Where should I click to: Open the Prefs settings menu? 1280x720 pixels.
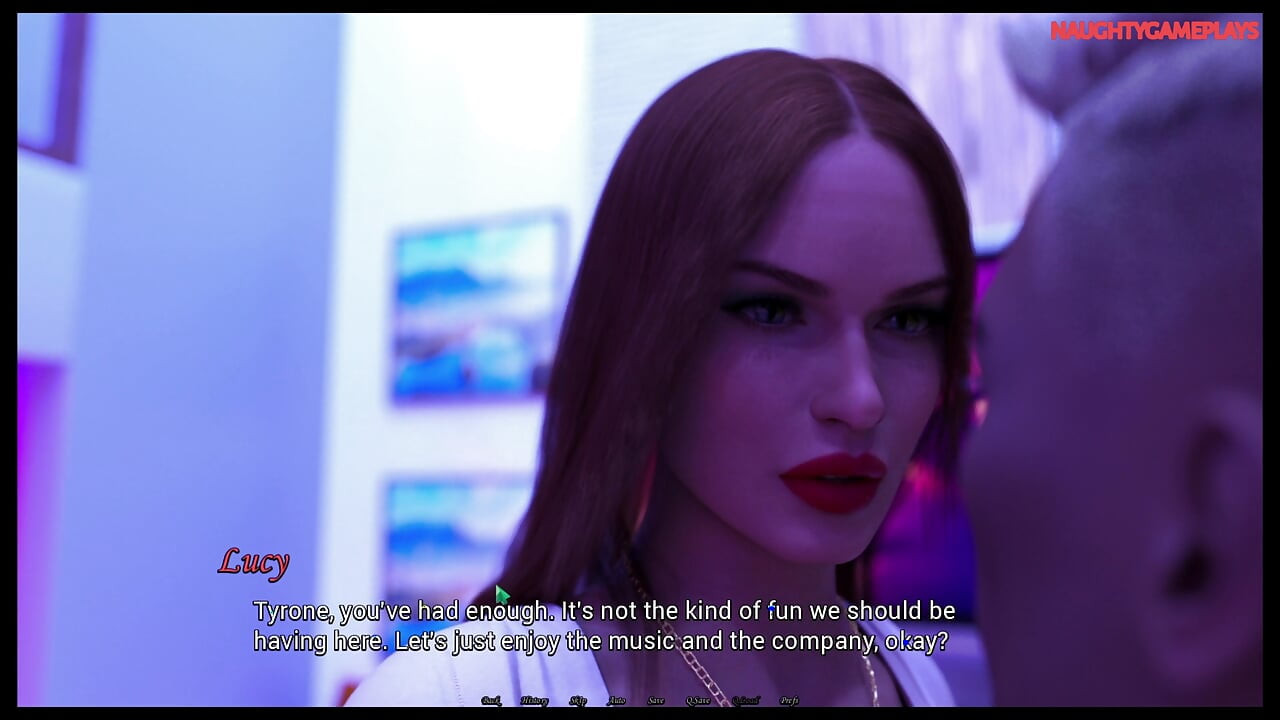[x=790, y=700]
